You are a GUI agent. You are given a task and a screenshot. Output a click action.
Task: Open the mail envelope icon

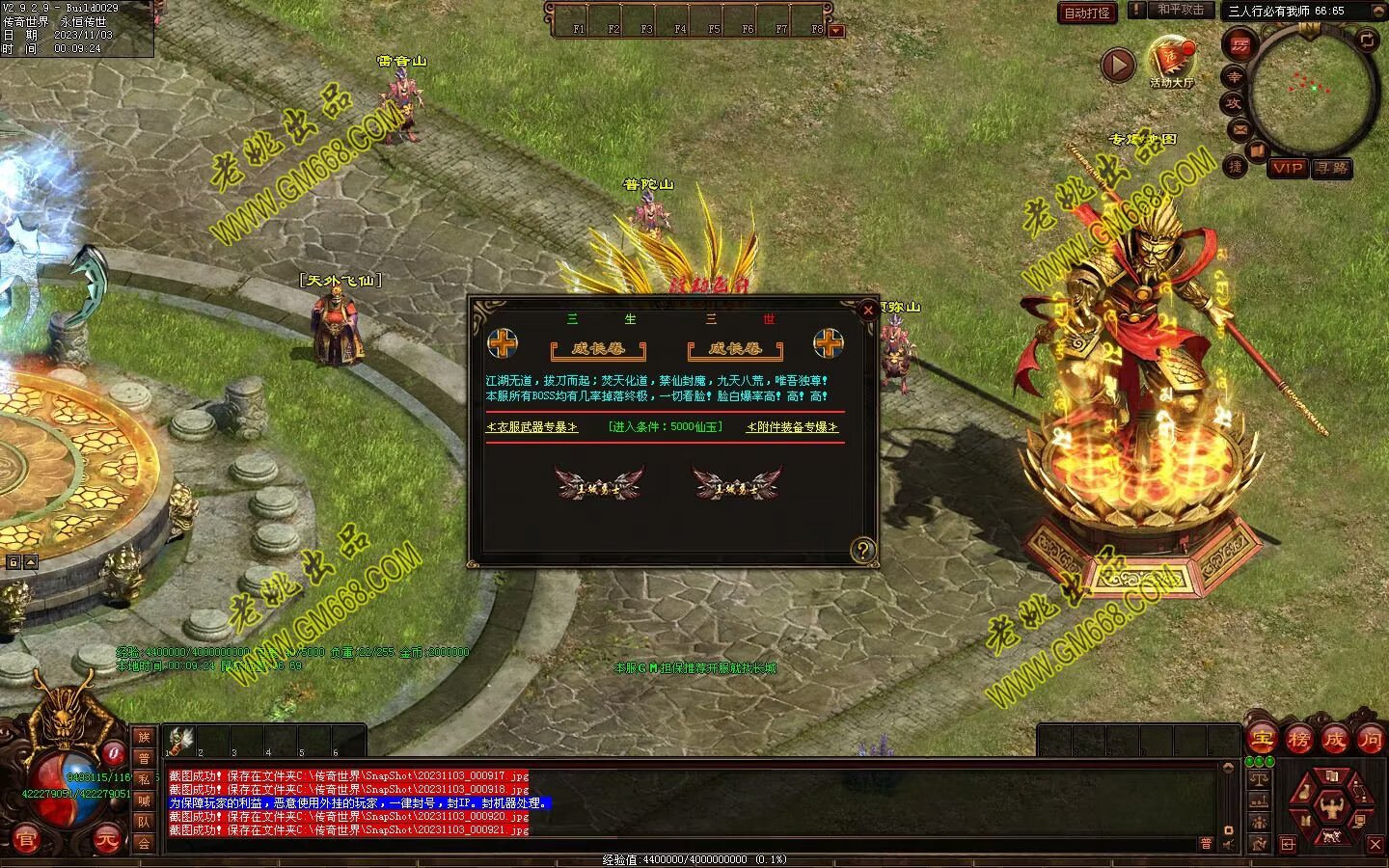click(1239, 128)
